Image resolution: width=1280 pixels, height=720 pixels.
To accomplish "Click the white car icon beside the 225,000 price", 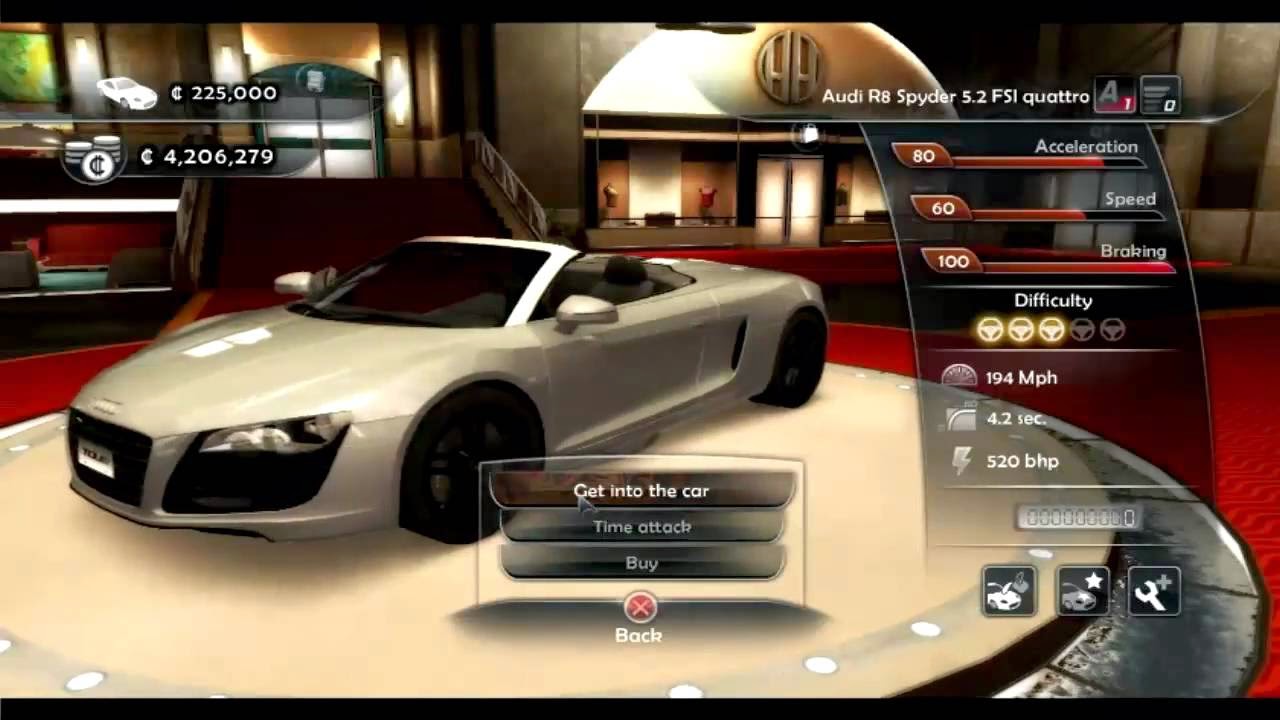I will pos(126,91).
